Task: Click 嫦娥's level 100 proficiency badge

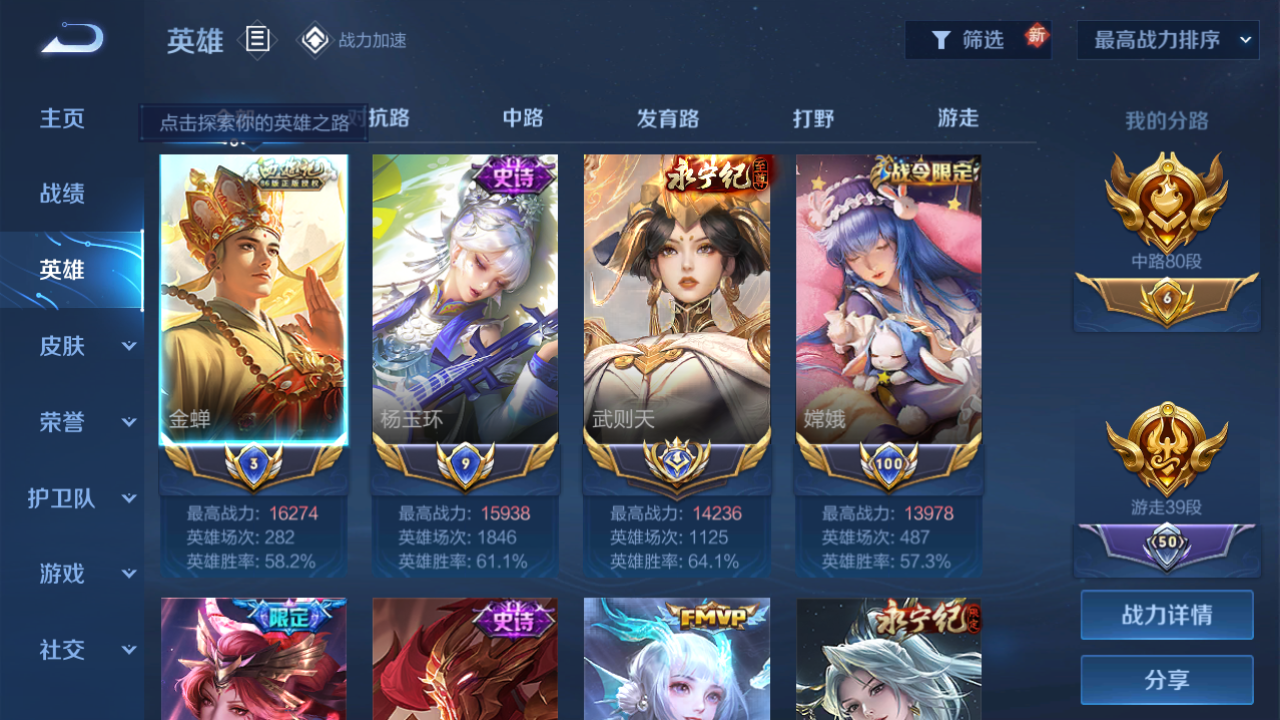Action: point(888,460)
